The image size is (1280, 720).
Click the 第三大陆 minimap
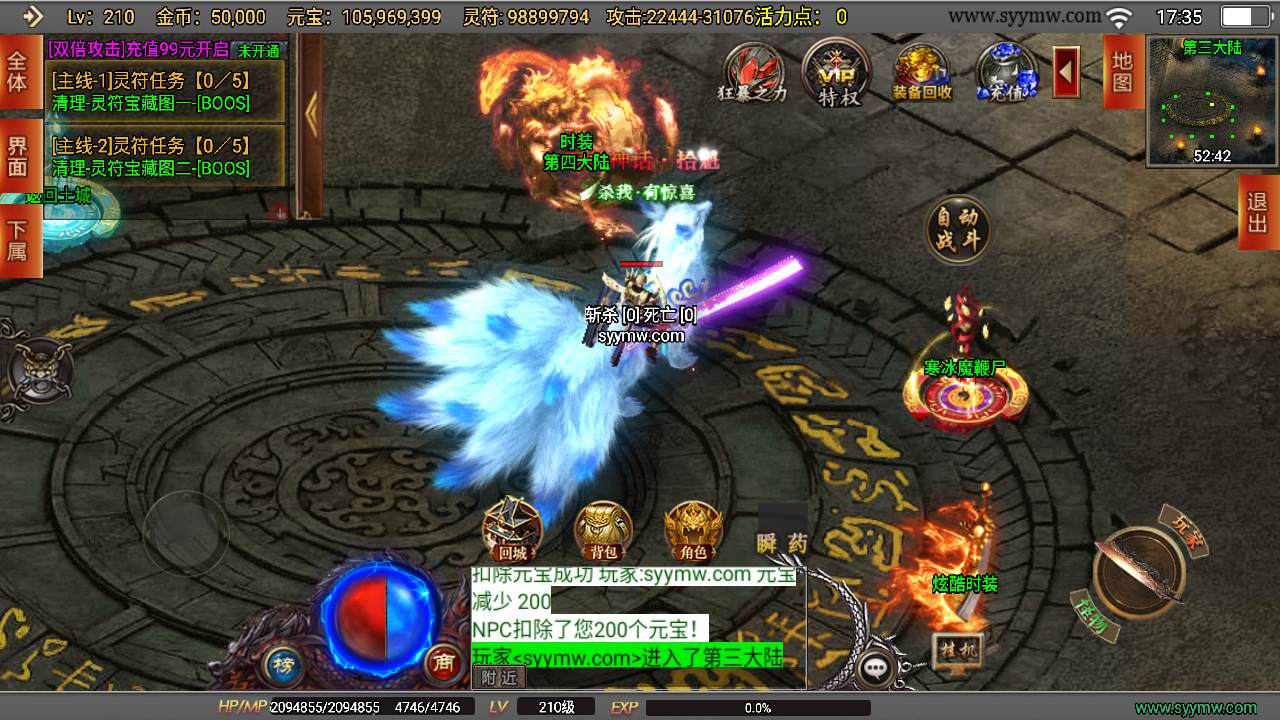[x=1212, y=101]
